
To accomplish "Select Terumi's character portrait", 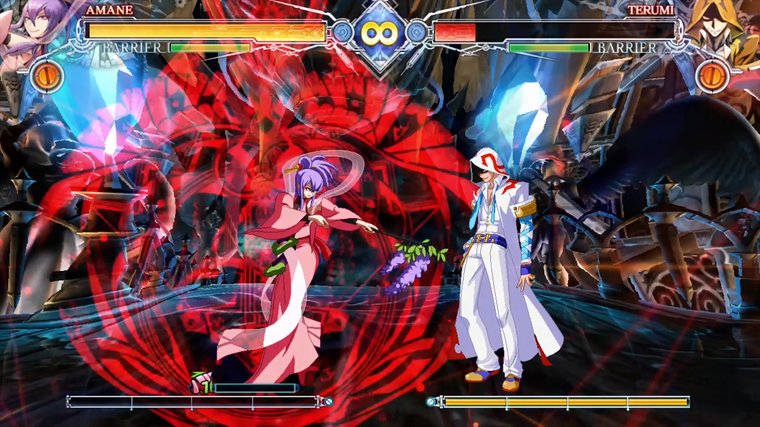I will (722, 28).
